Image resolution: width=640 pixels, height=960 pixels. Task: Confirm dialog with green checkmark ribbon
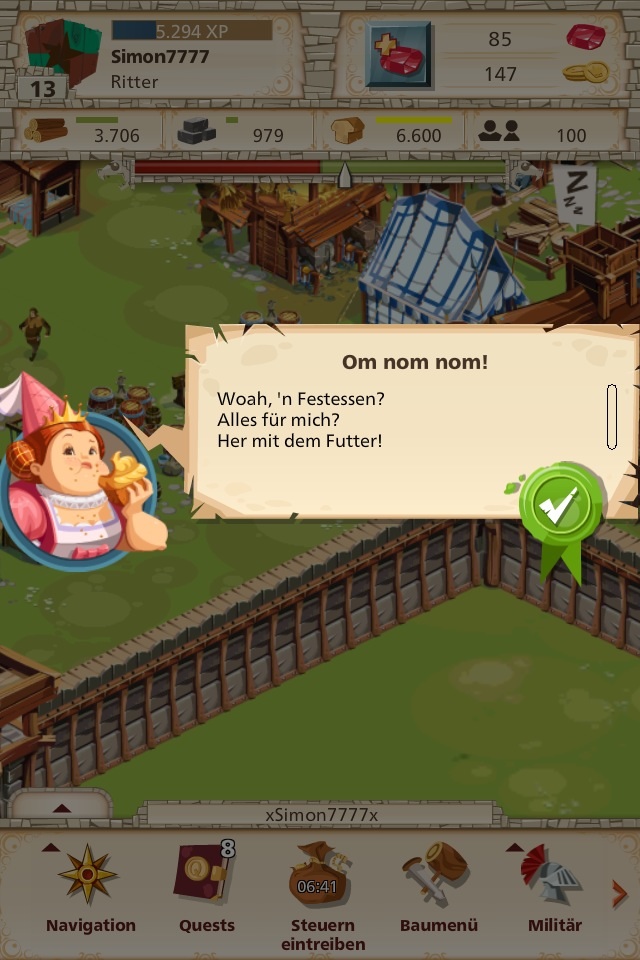(x=561, y=508)
